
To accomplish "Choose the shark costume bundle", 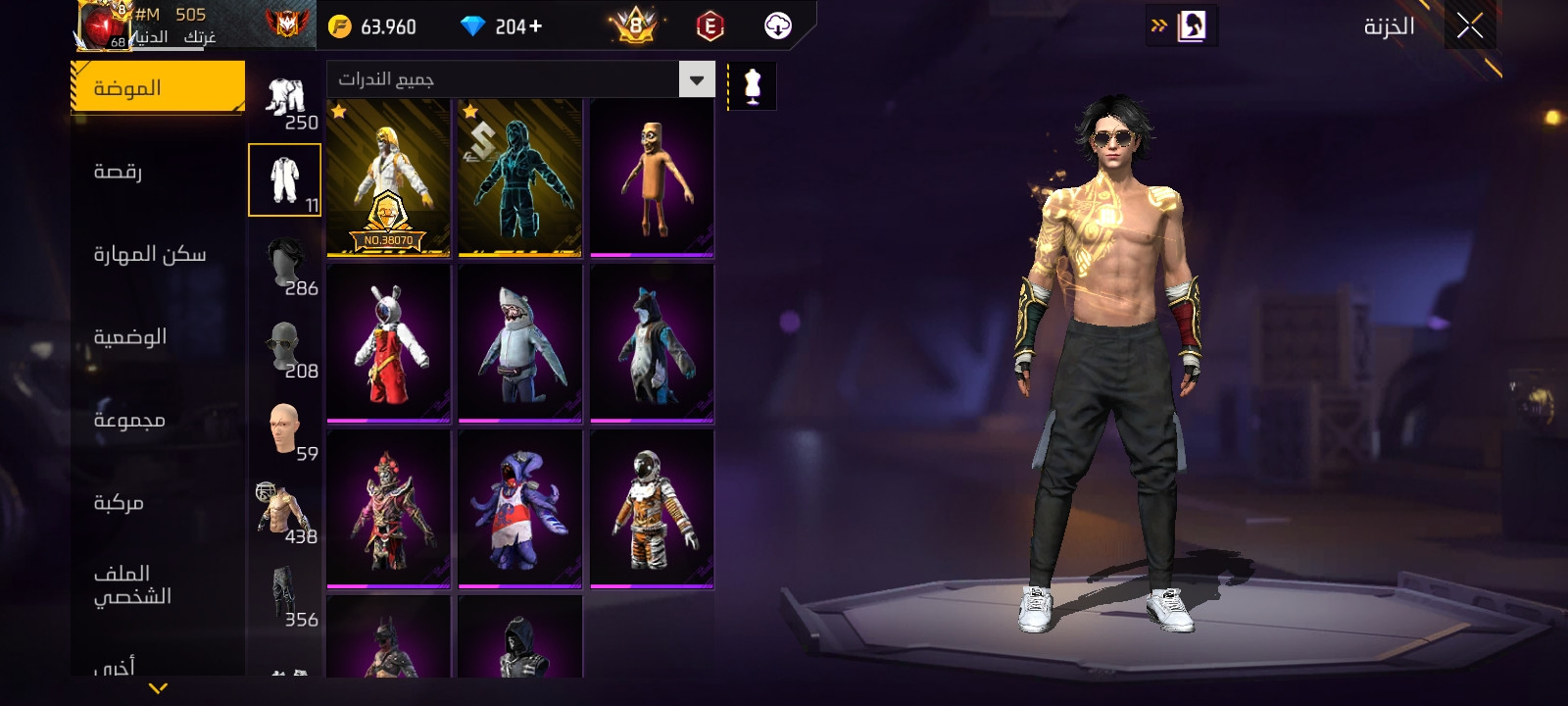I will click(519, 343).
